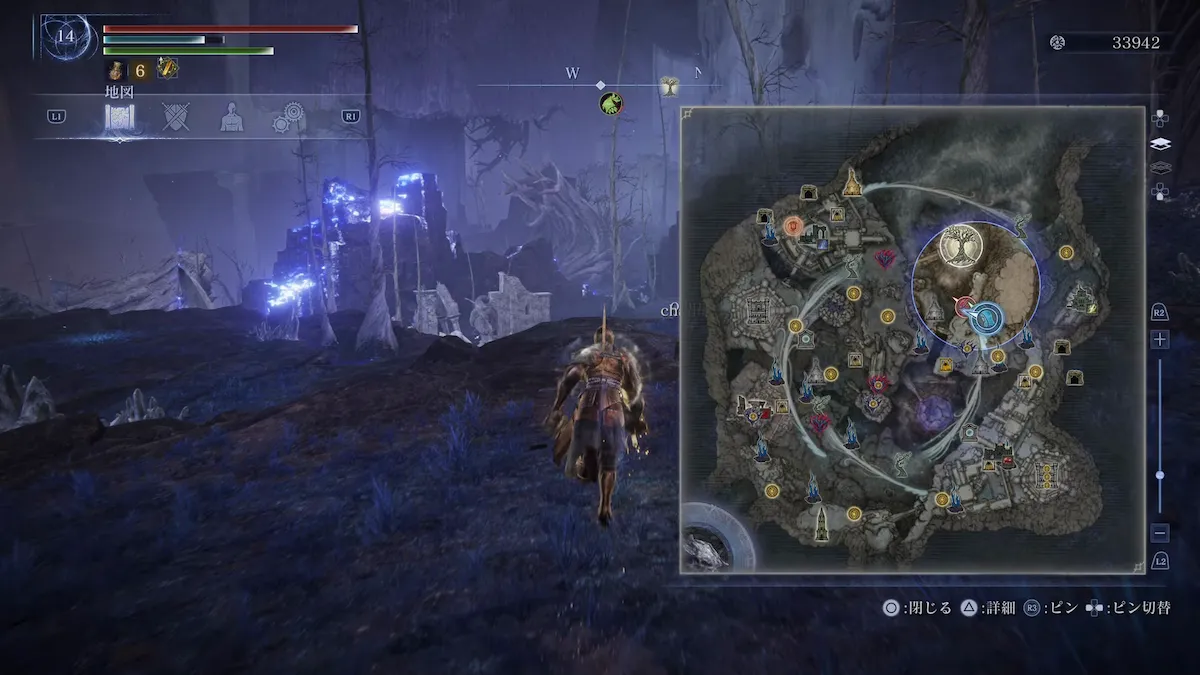The width and height of the screenshot is (1200, 675).
Task: Select the highlighted map layer icon
Action: pyautogui.click(x=1160, y=142)
